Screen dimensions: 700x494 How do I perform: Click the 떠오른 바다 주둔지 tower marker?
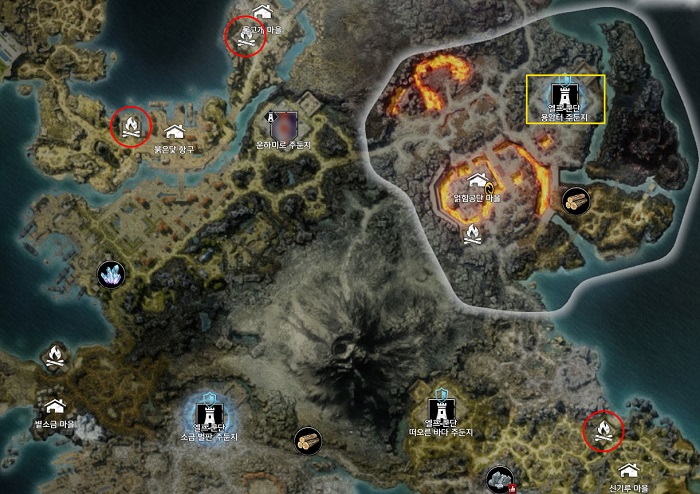tap(440, 409)
